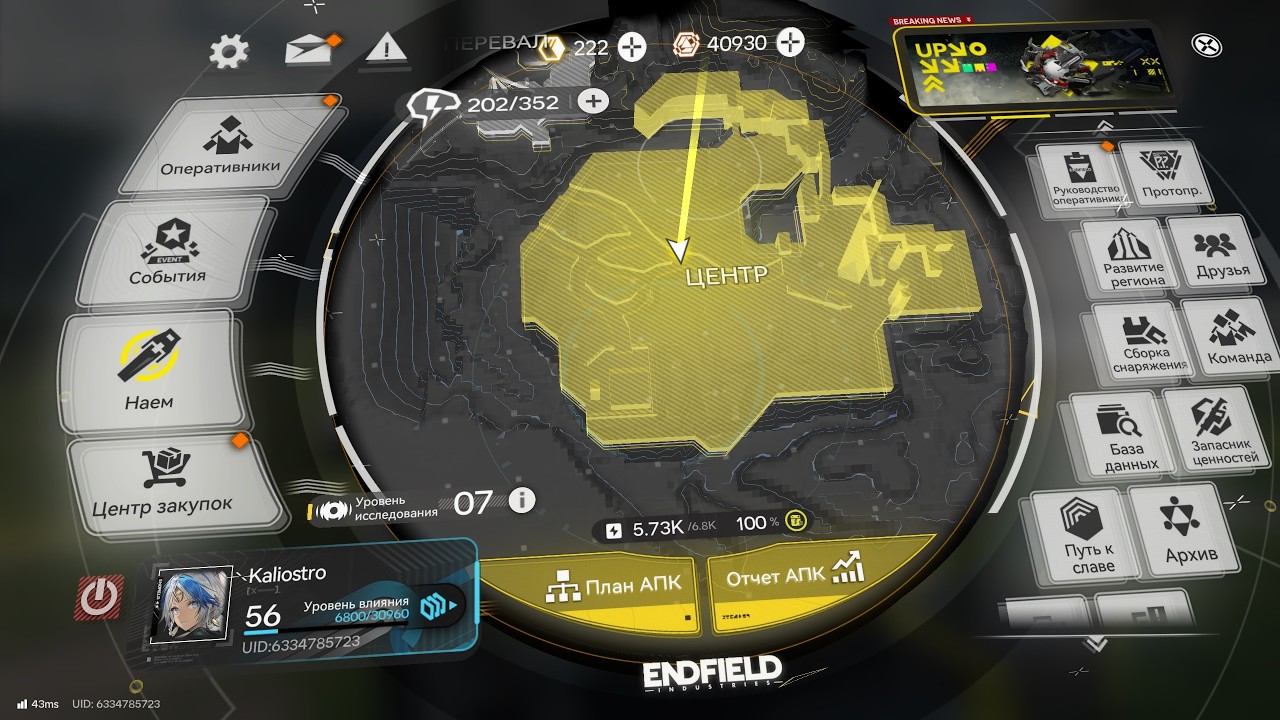Open the gear Settings icon
This screenshot has width=1280, height=720.
pos(229,51)
